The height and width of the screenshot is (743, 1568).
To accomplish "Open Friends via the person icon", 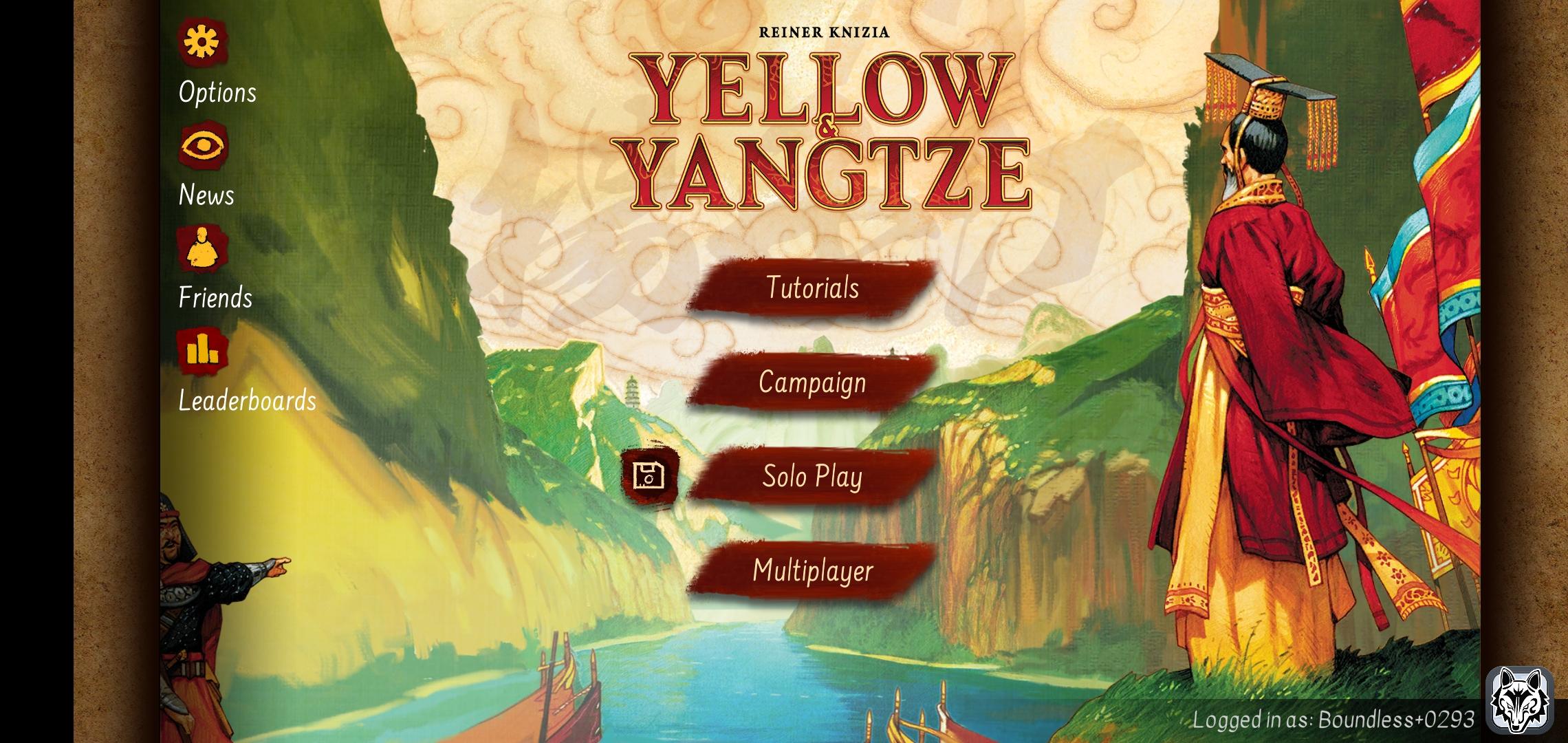I will pyautogui.click(x=202, y=252).
